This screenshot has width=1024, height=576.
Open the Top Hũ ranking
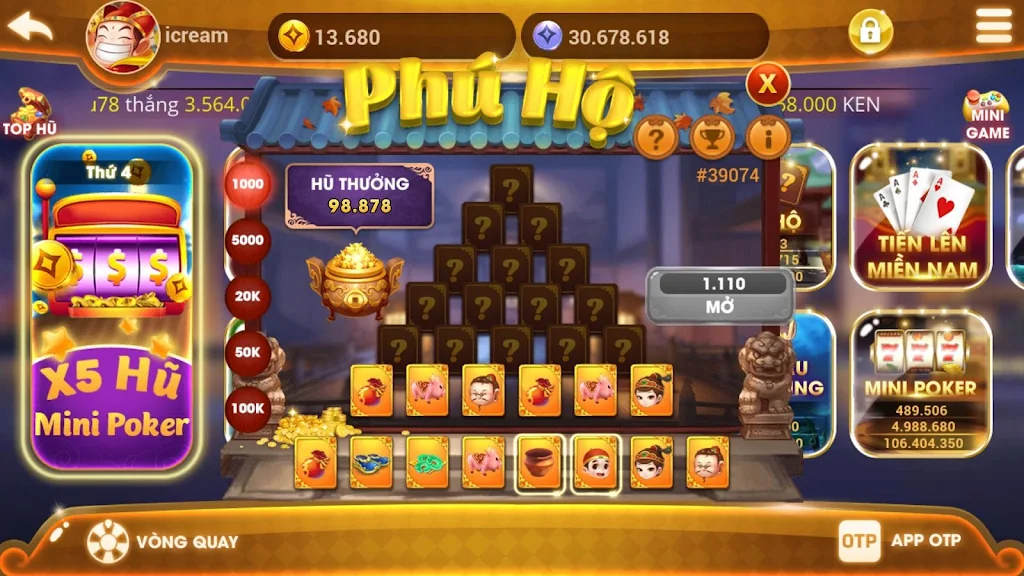[x=27, y=113]
